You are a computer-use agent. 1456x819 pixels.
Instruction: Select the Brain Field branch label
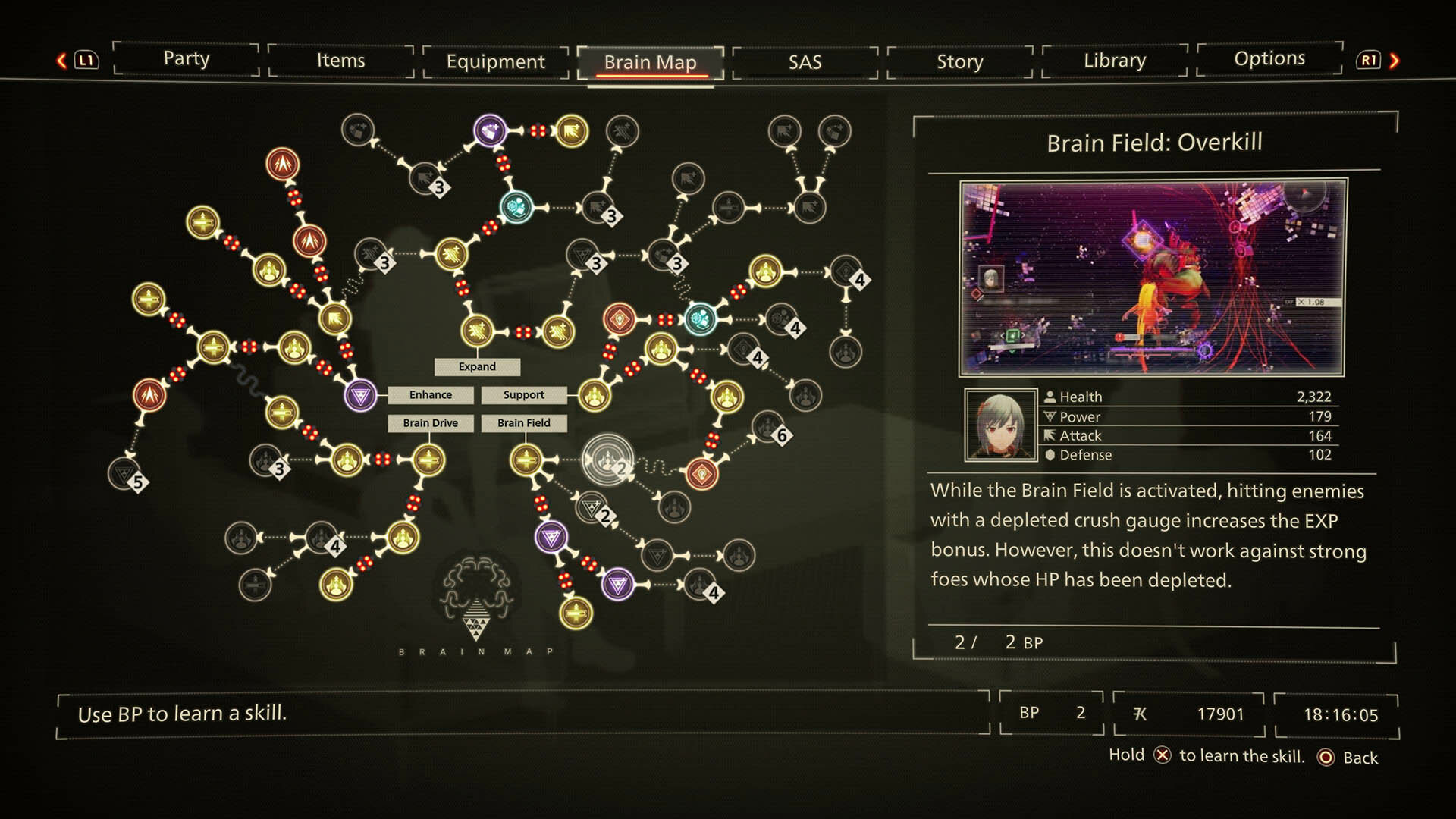click(x=523, y=423)
